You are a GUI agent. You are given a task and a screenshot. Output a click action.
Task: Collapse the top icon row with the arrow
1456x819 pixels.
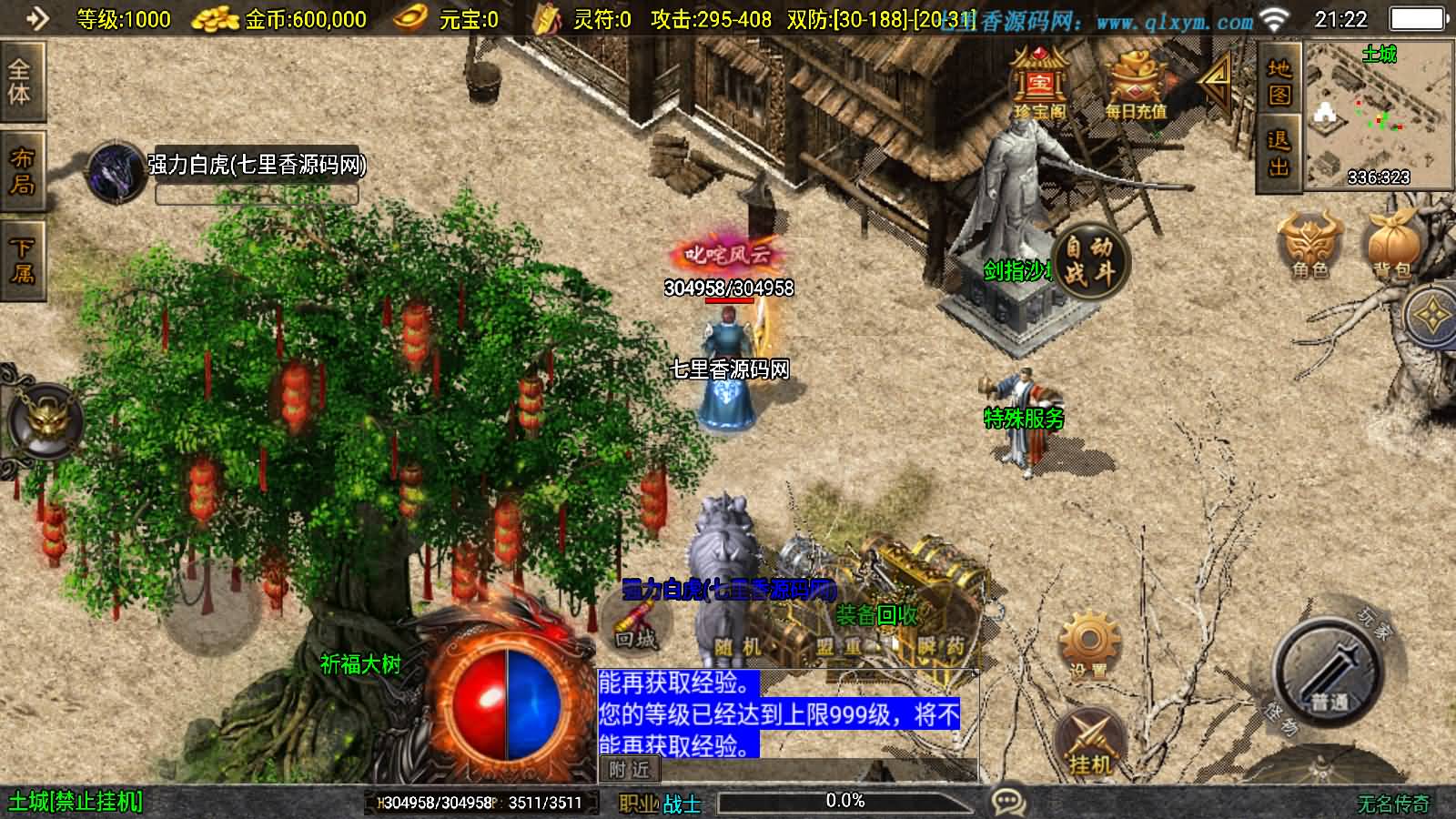tap(1216, 82)
